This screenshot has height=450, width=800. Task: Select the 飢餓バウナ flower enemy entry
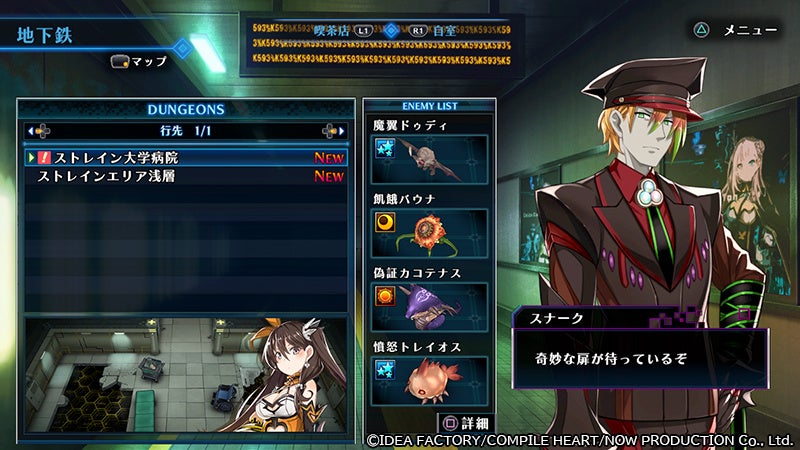click(429, 232)
